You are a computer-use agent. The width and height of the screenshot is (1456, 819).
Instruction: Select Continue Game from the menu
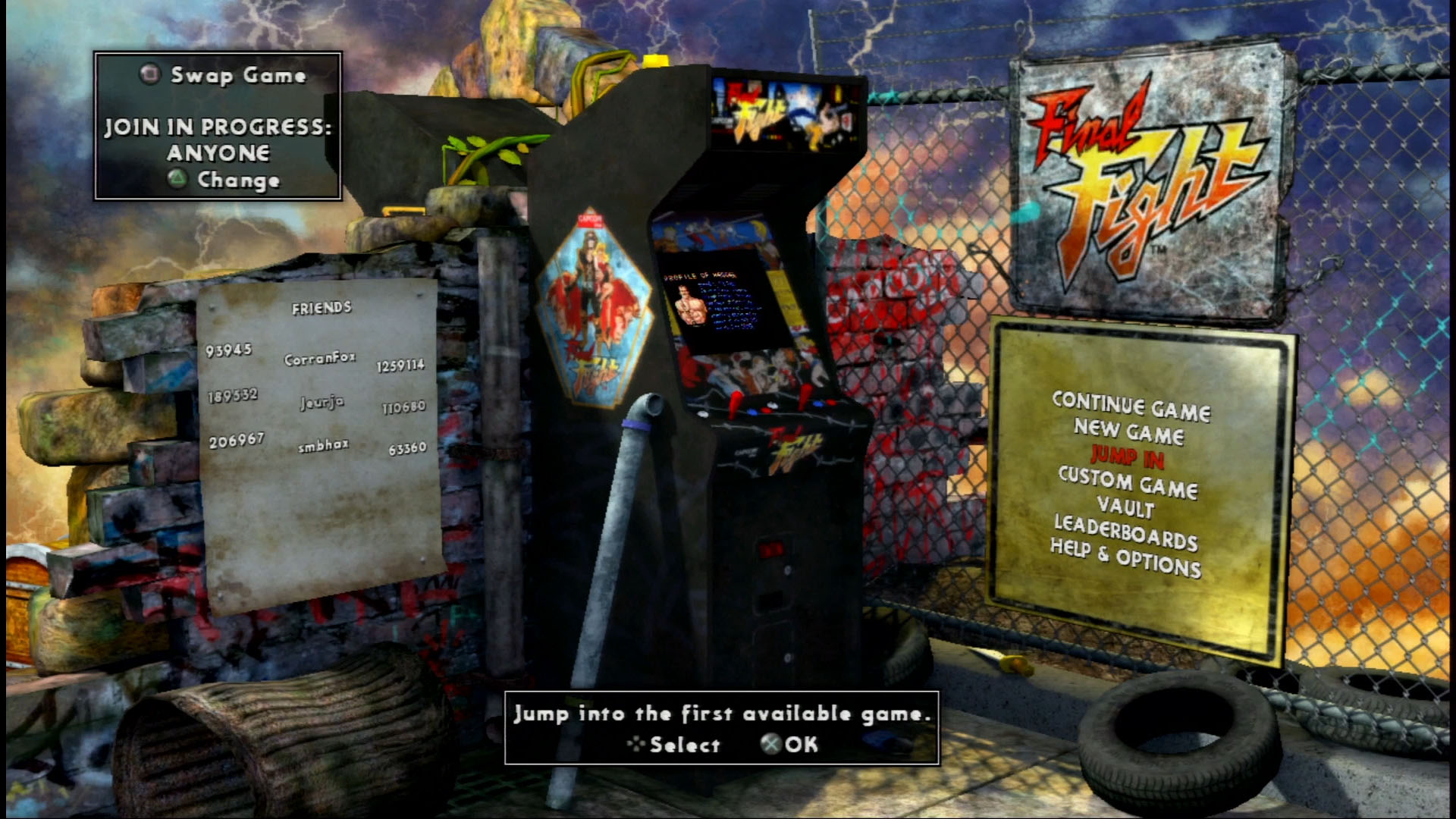1131,406
